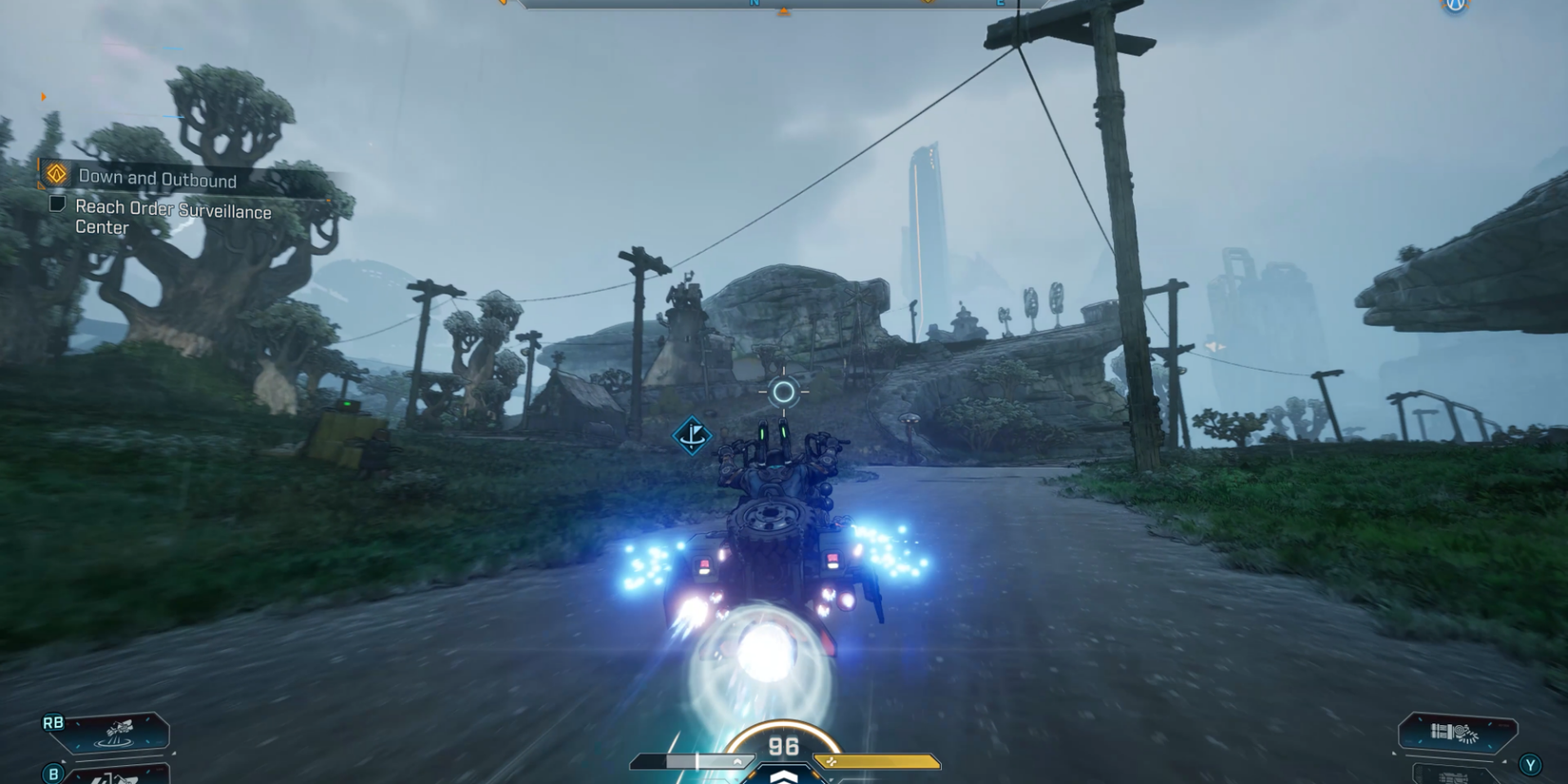Screen dimensions: 1568x784
Task: Click the white chevron on the gray ammo bar
Action: point(737,760)
